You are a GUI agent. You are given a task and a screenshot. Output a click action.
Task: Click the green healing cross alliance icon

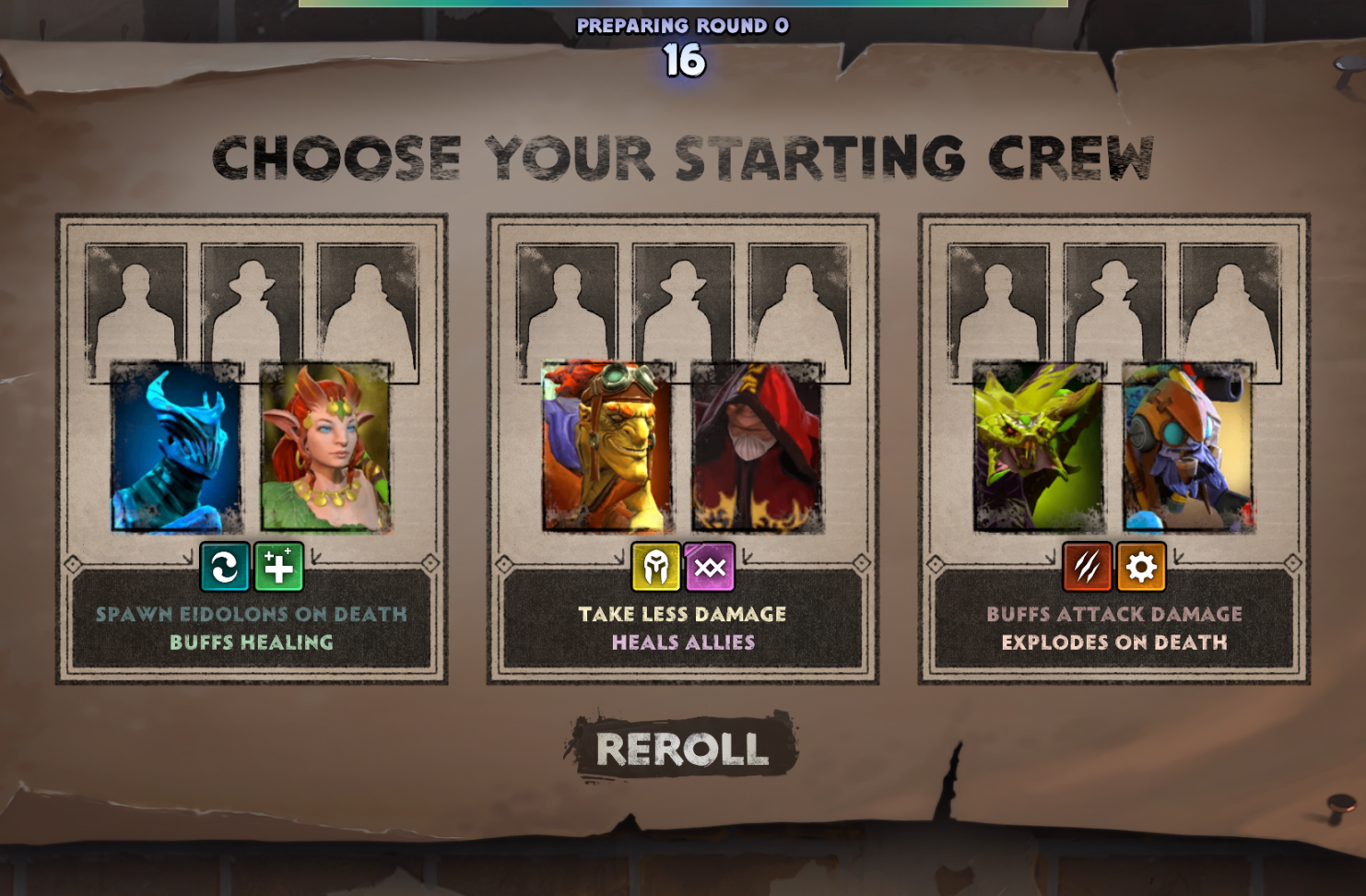[278, 567]
